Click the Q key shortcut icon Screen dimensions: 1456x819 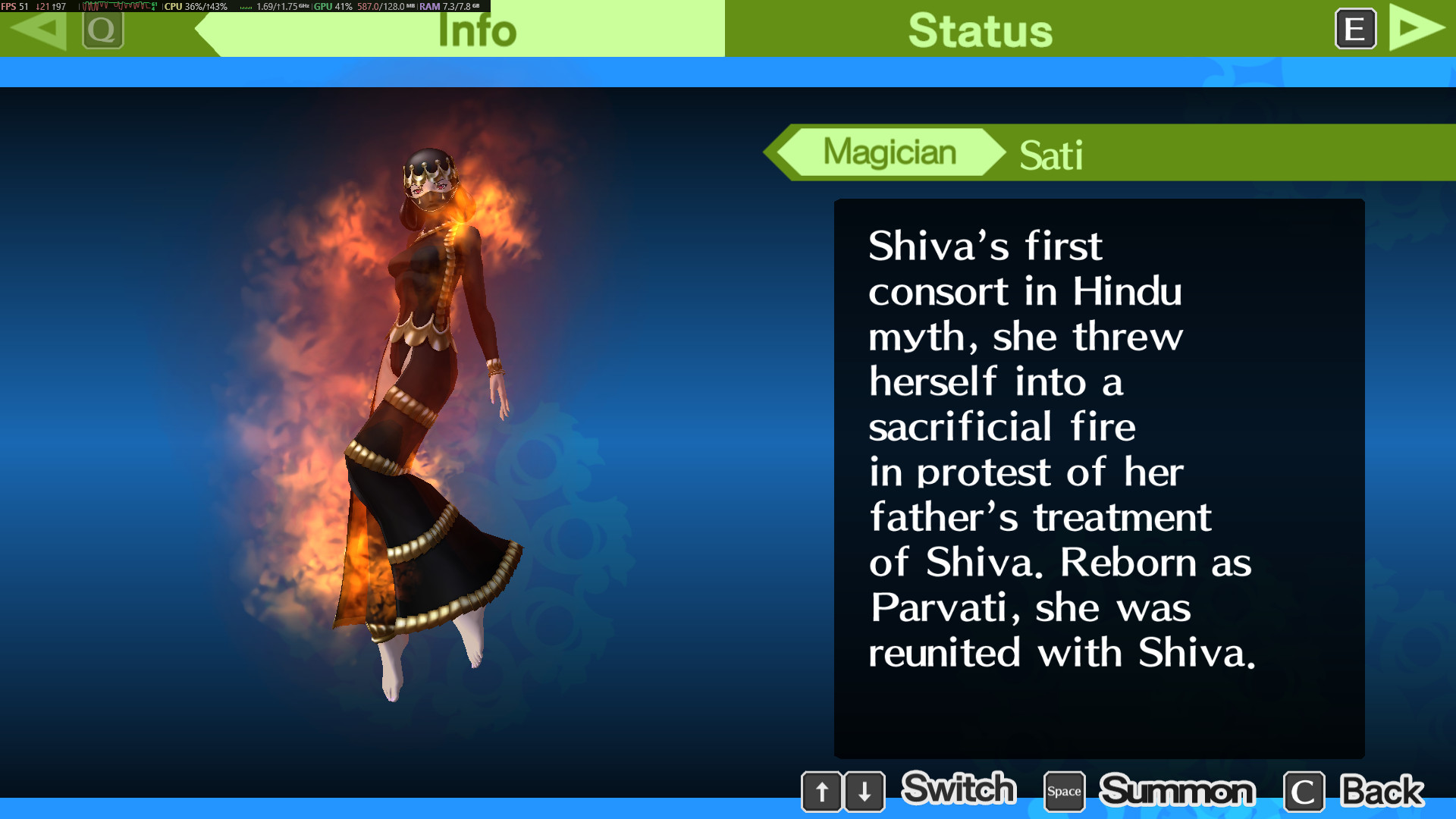pyautogui.click(x=104, y=30)
